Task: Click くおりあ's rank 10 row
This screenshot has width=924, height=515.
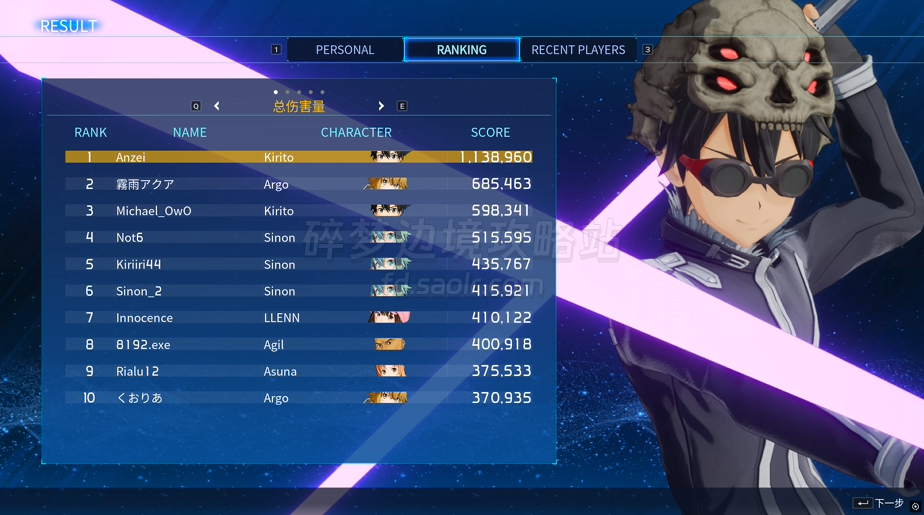Action: point(298,398)
